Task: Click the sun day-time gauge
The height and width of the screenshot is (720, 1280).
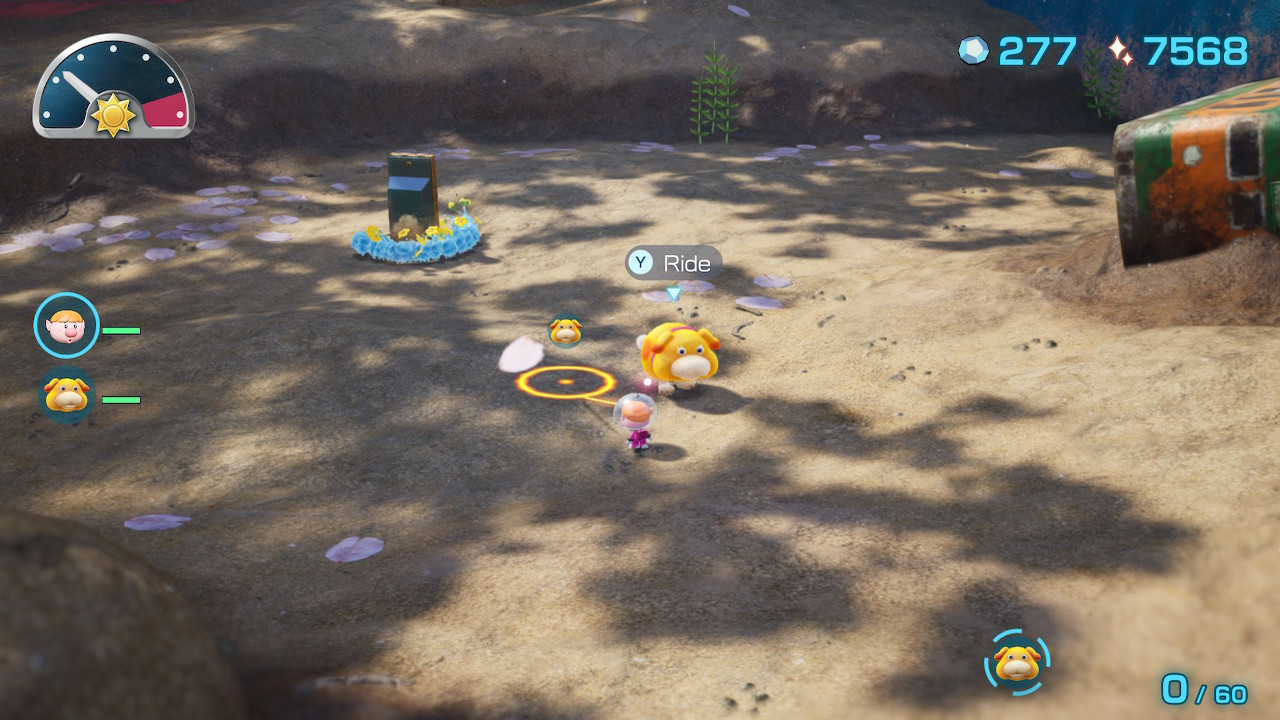Action: (113, 89)
